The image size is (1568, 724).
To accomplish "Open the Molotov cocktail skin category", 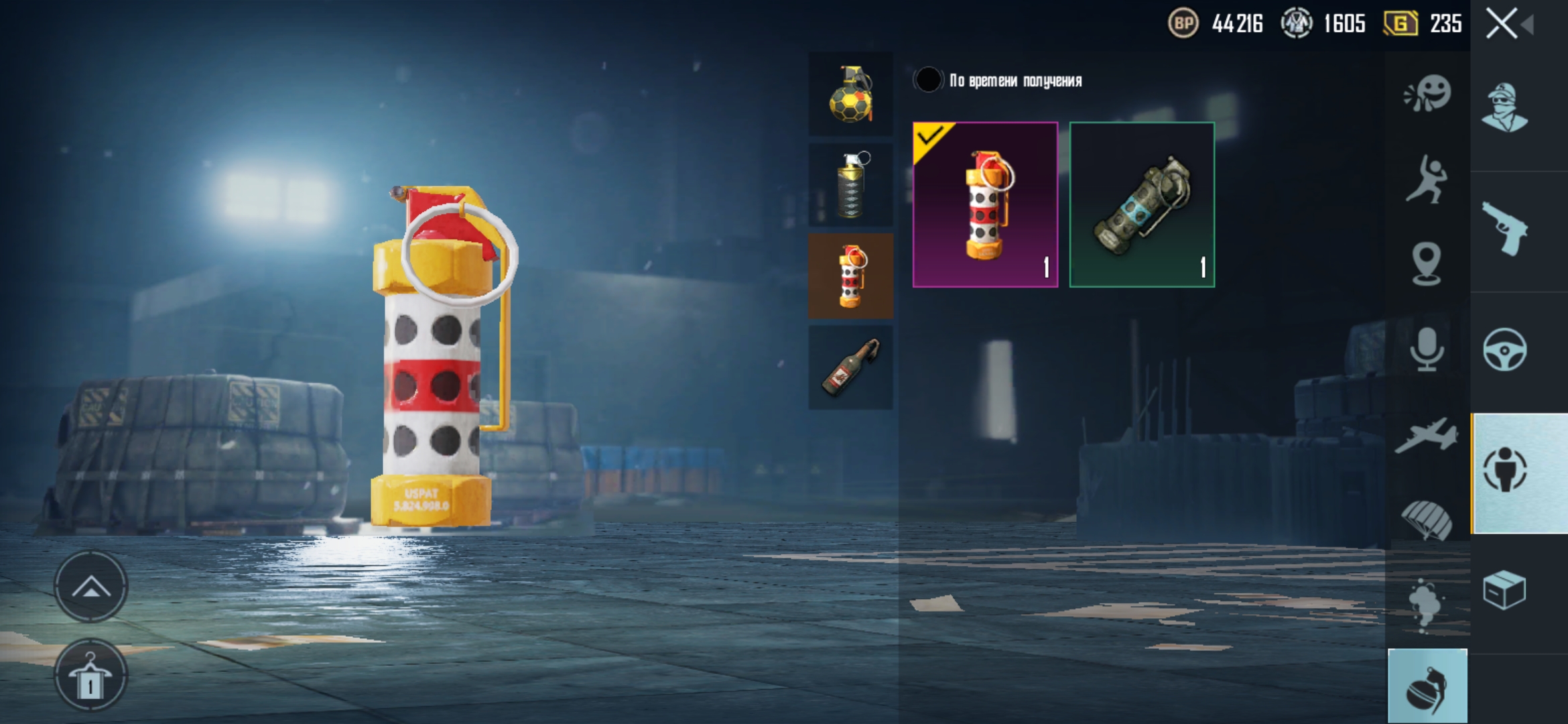I will 850,367.
